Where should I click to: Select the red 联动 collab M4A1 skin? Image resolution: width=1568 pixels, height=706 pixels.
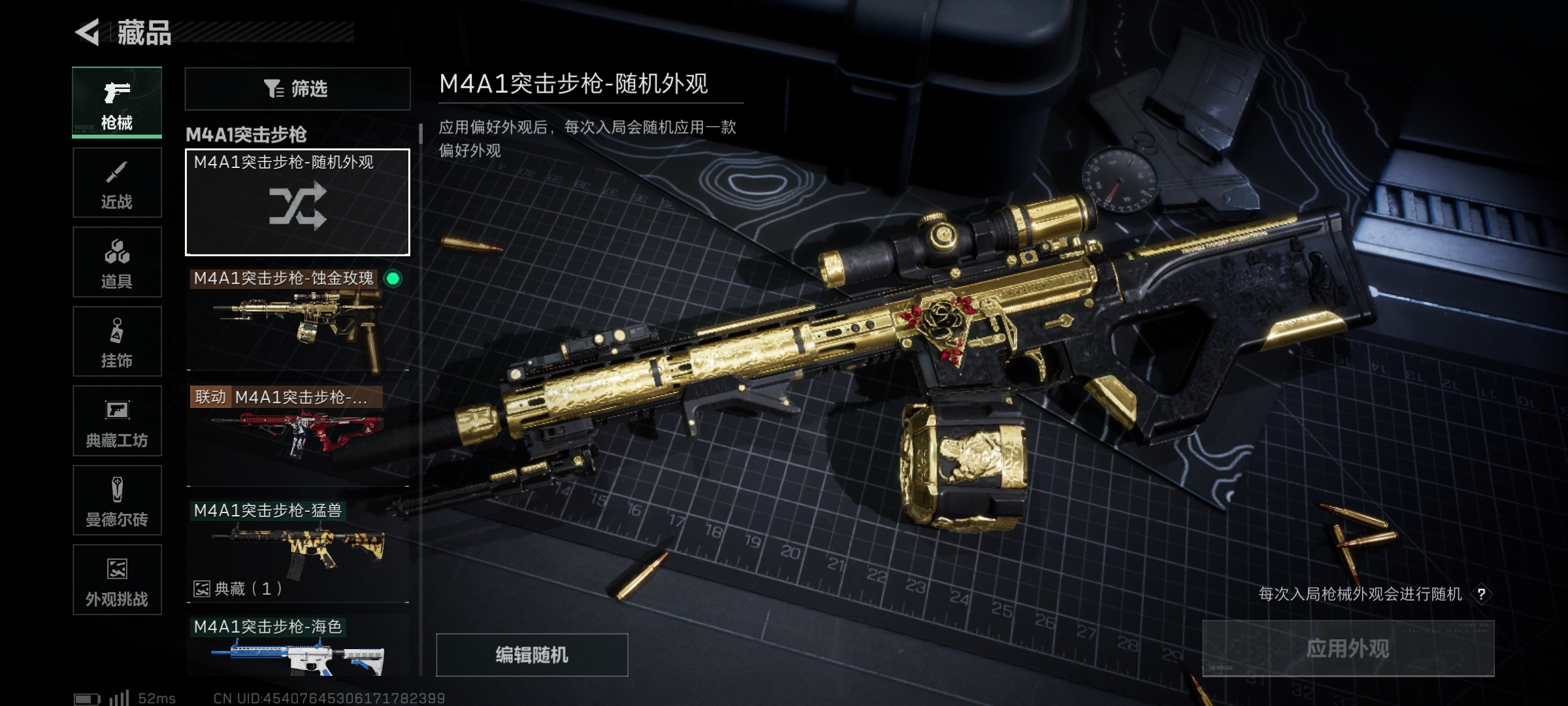coord(297,435)
